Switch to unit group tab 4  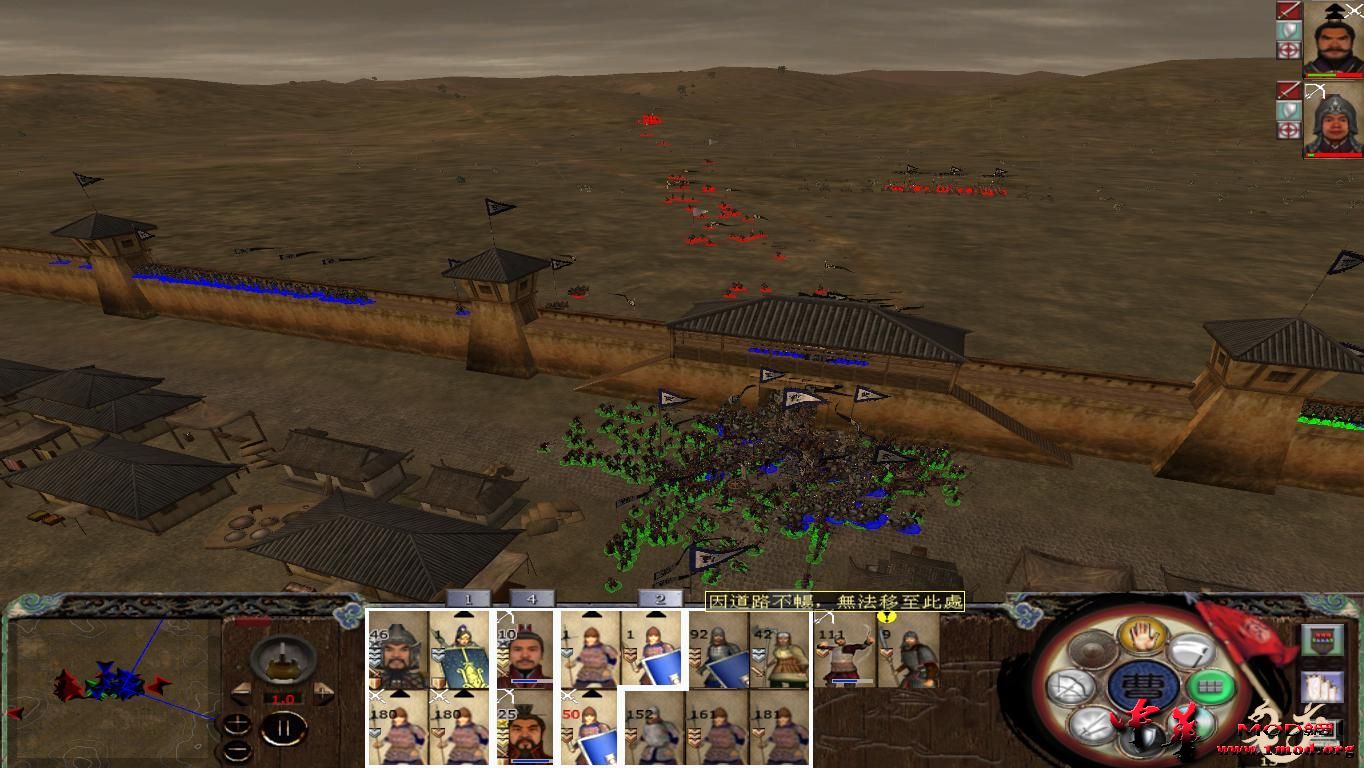tap(531, 600)
